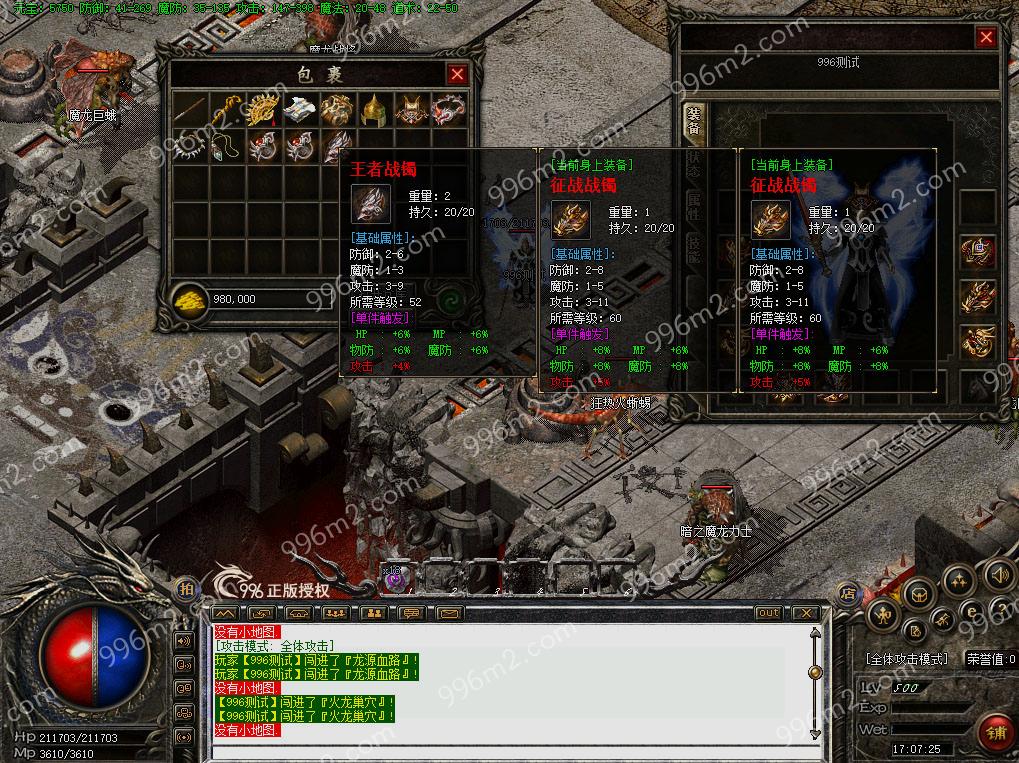The image size is (1019, 763).
Task: Select the spiked bone necklace in the bag
Action: click(x=190, y=145)
